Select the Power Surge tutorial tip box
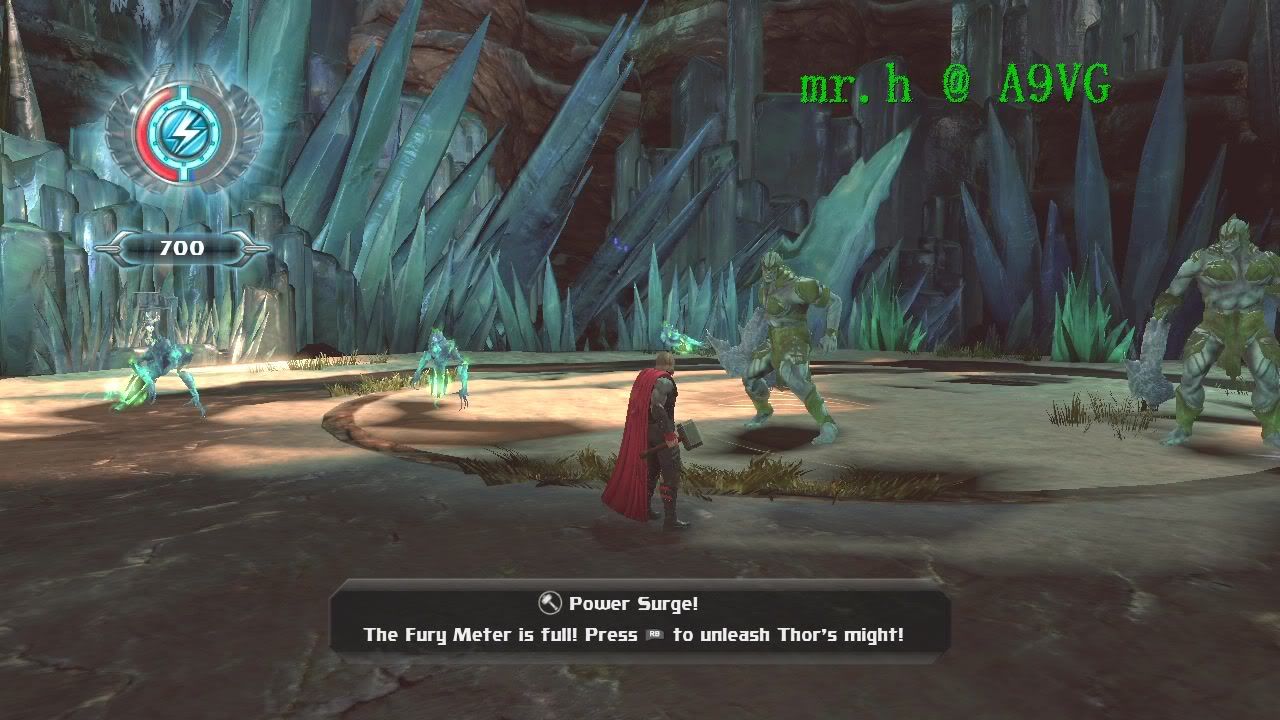Screen dimensions: 1280x720 coord(636,619)
